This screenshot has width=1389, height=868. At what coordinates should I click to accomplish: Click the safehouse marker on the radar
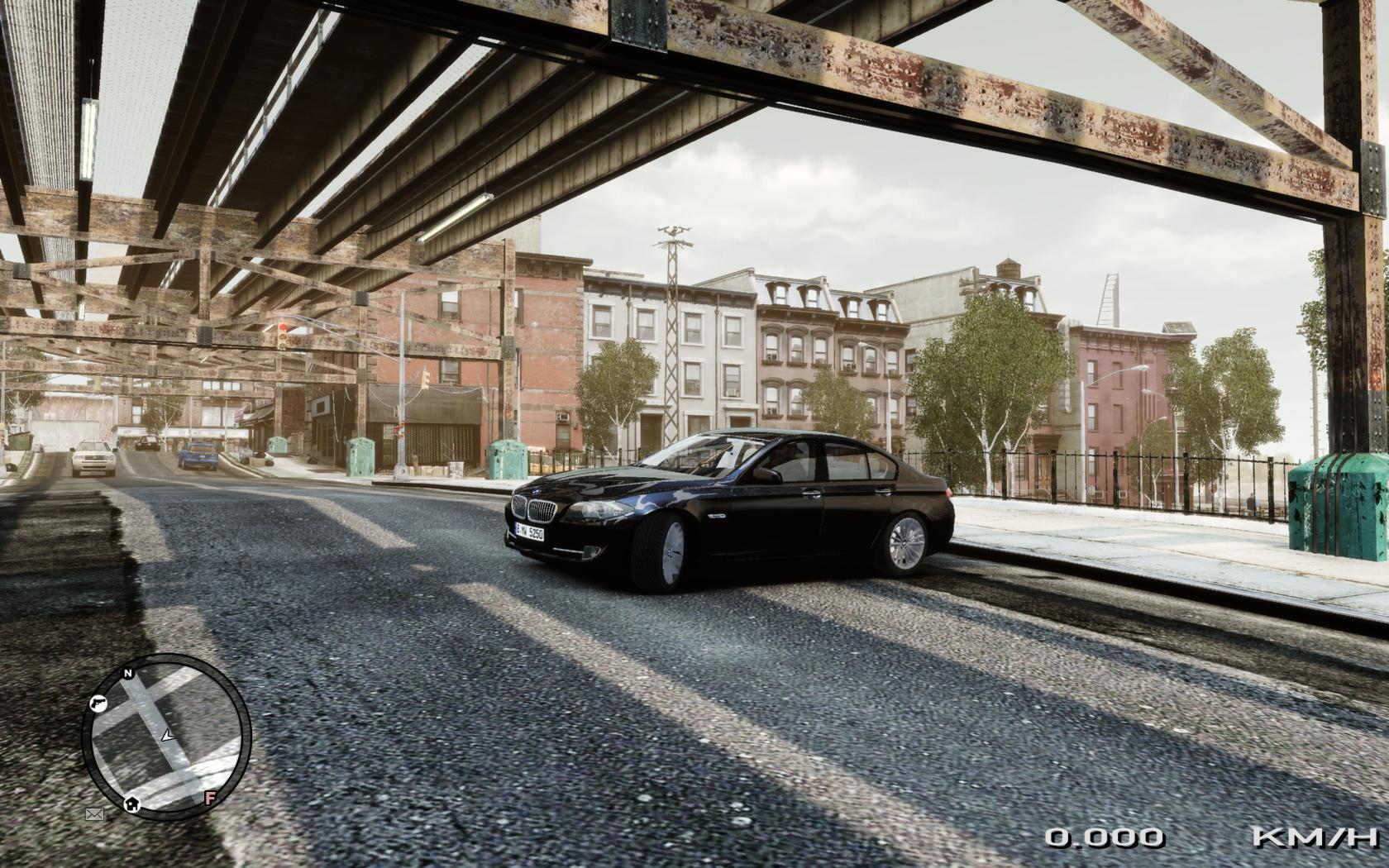[131, 803]
